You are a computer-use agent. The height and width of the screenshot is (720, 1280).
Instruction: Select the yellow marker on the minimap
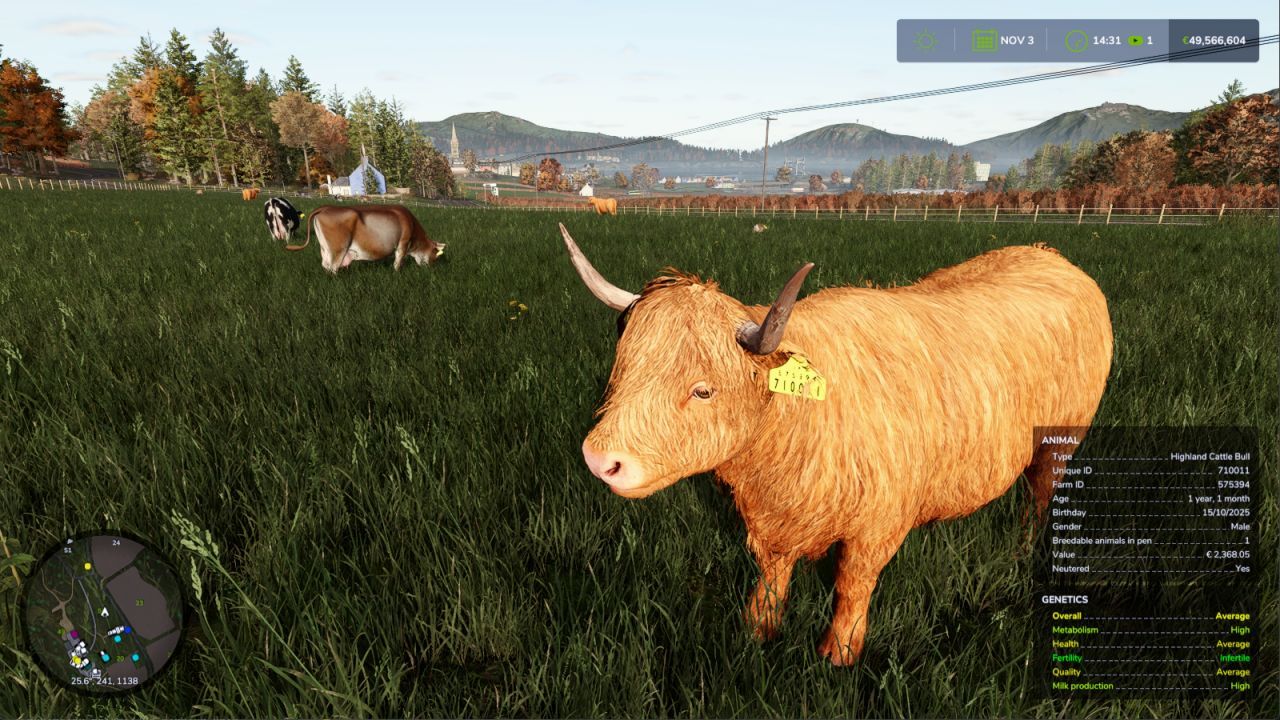tap(88, 566)
